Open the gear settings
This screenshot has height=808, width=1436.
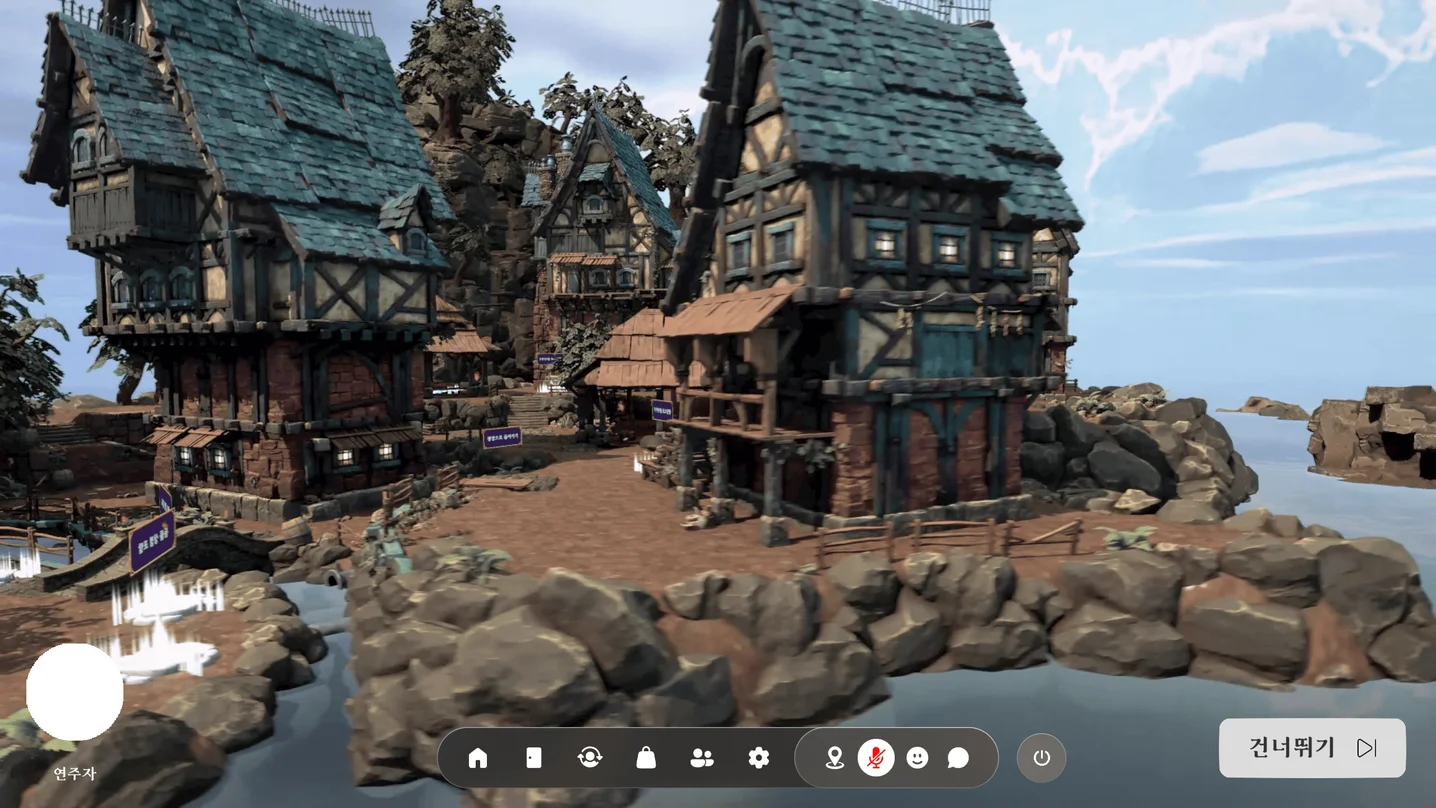click(x=759, y=758)
